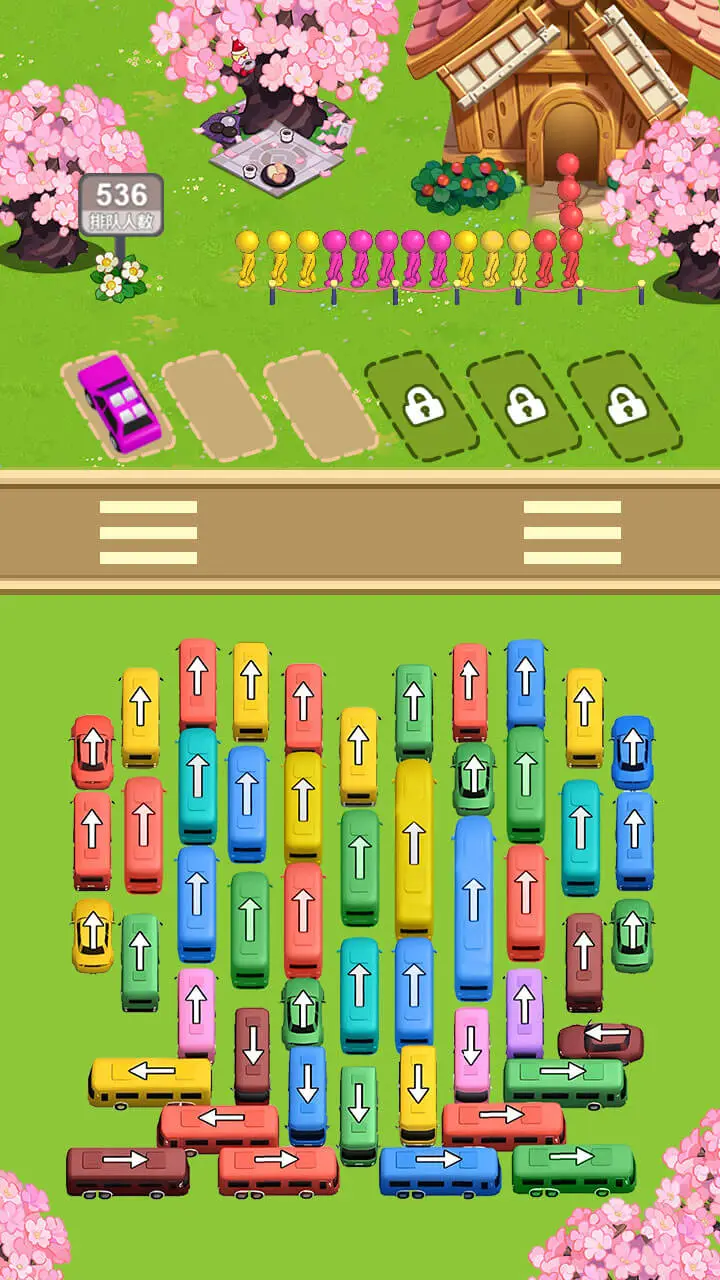
Task: Move the blue bus pointing right
Action: click(x=440, y=1170)
